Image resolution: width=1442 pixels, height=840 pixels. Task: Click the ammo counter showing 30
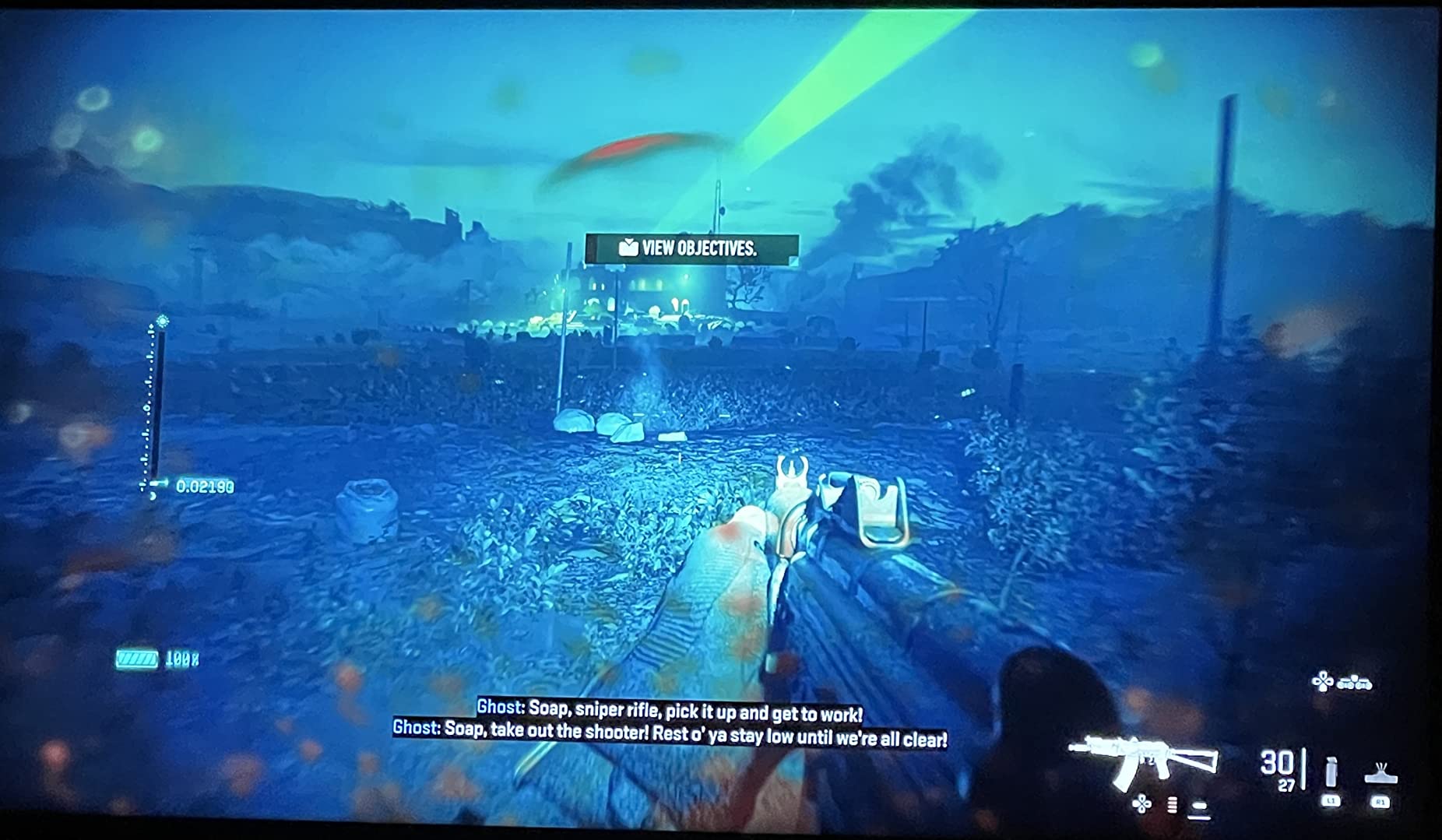coord(1277,763)
